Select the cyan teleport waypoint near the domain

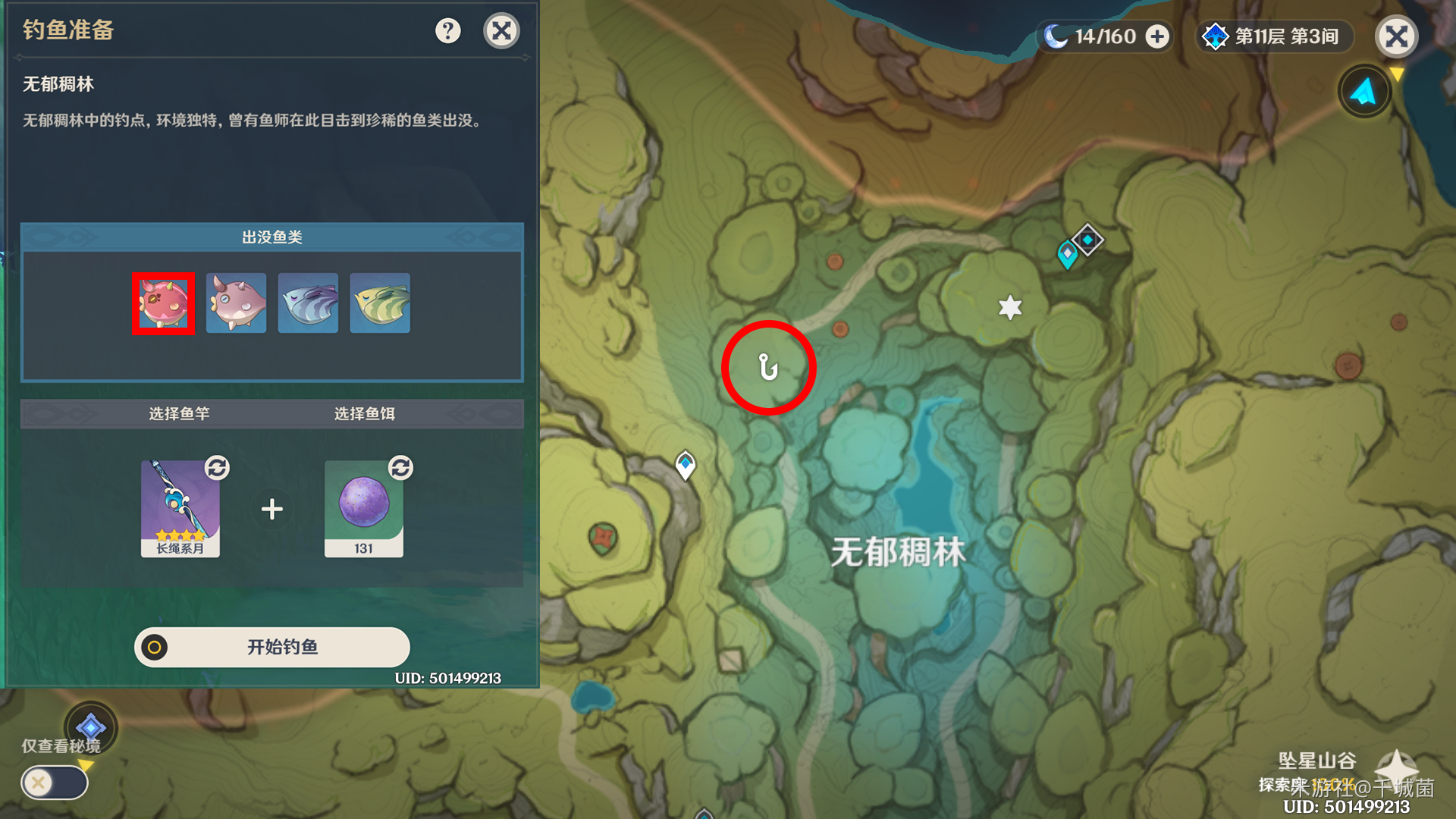[x=1067, y=254]
